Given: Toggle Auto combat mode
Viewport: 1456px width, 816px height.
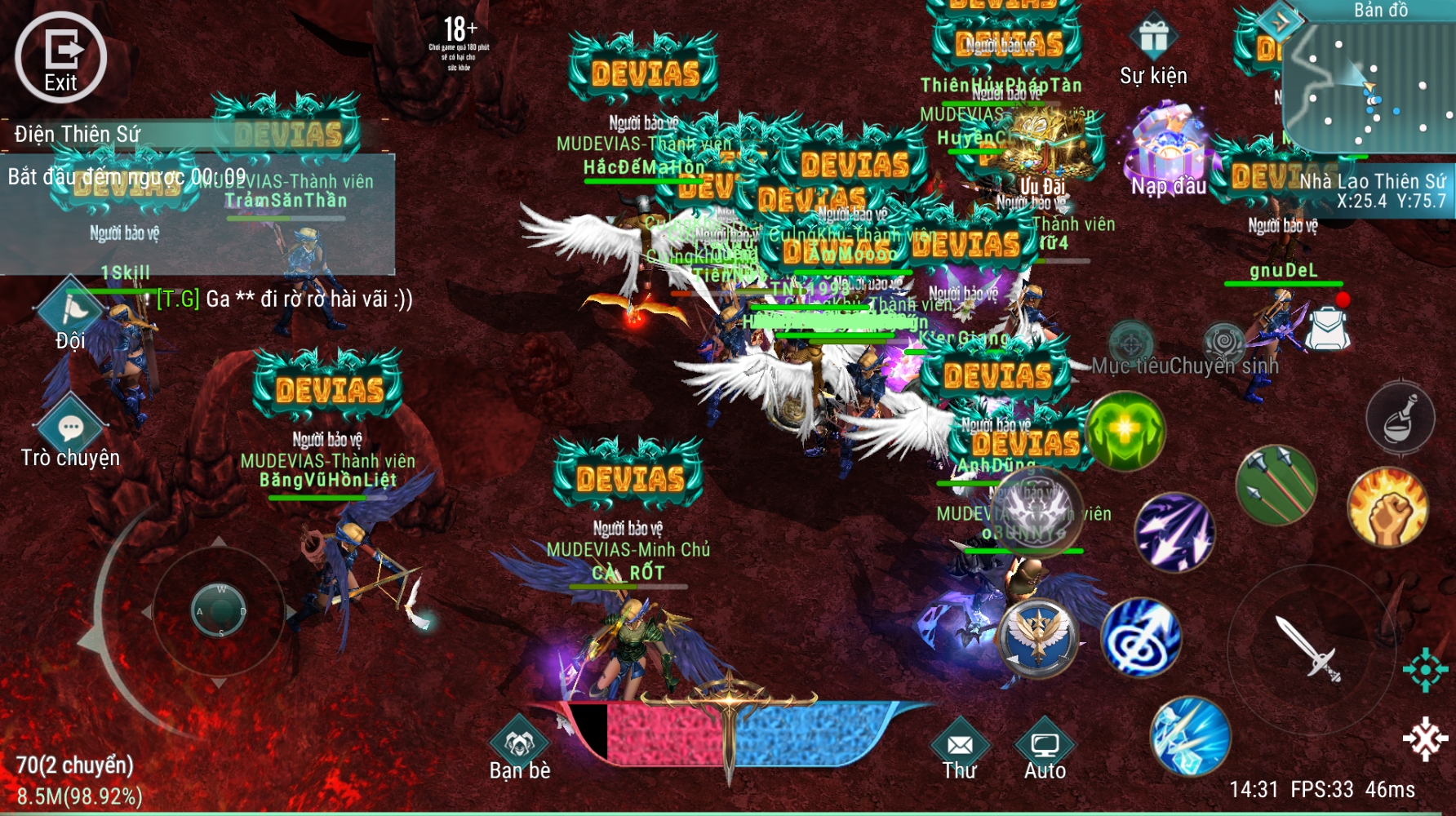Looking at the screenshot, I should 1045,744.
